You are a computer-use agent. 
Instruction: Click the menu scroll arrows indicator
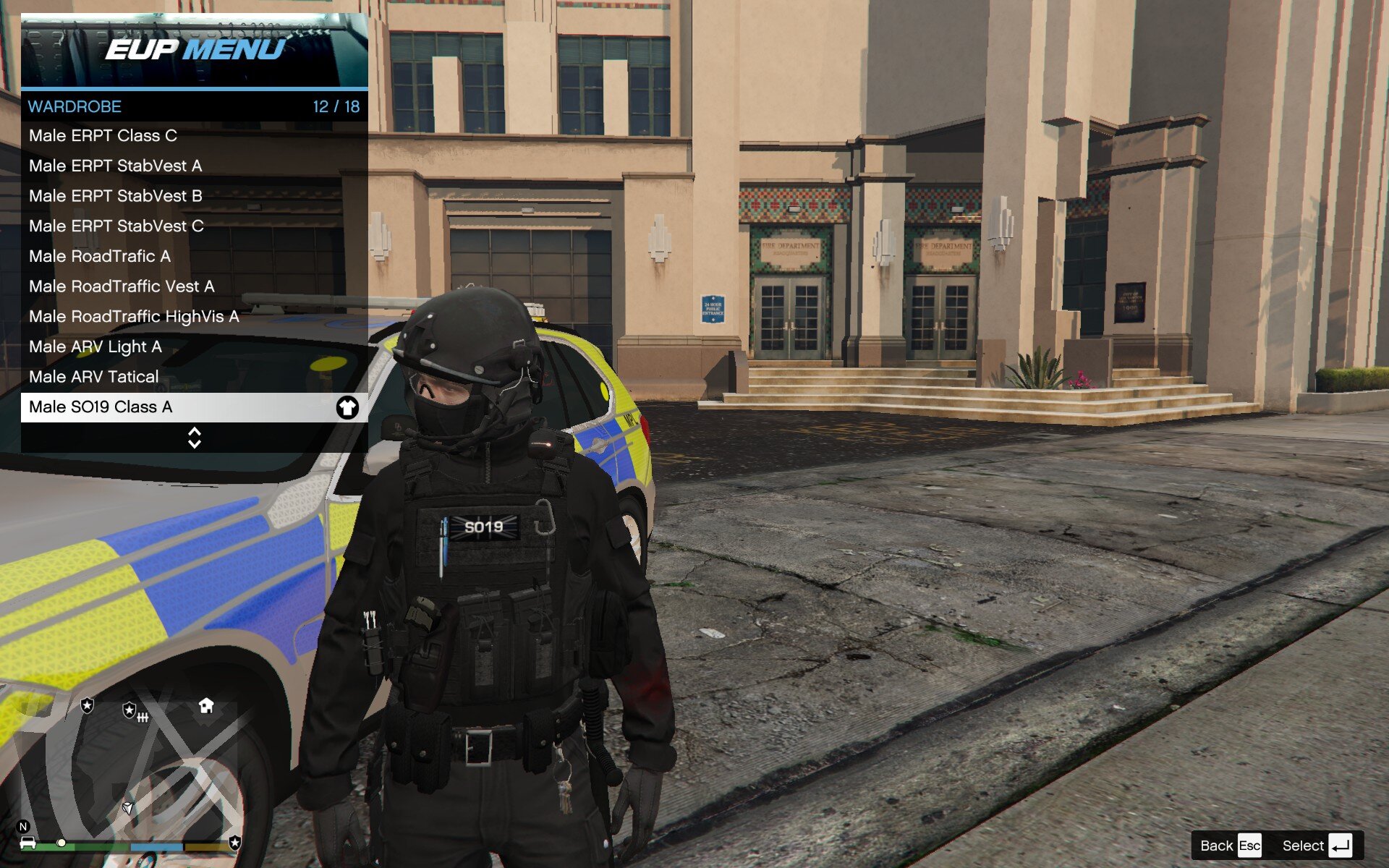[194, 438]
